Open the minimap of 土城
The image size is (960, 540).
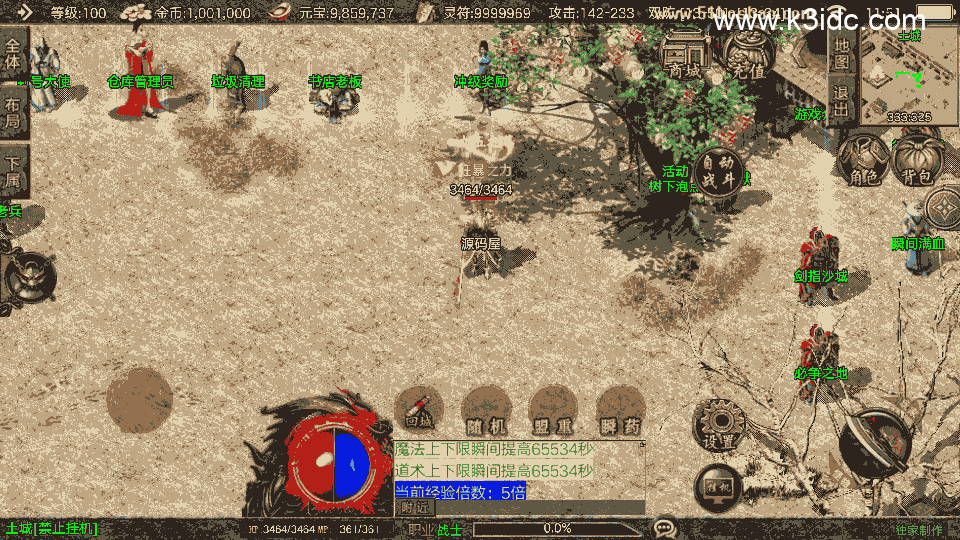(896, 73)
